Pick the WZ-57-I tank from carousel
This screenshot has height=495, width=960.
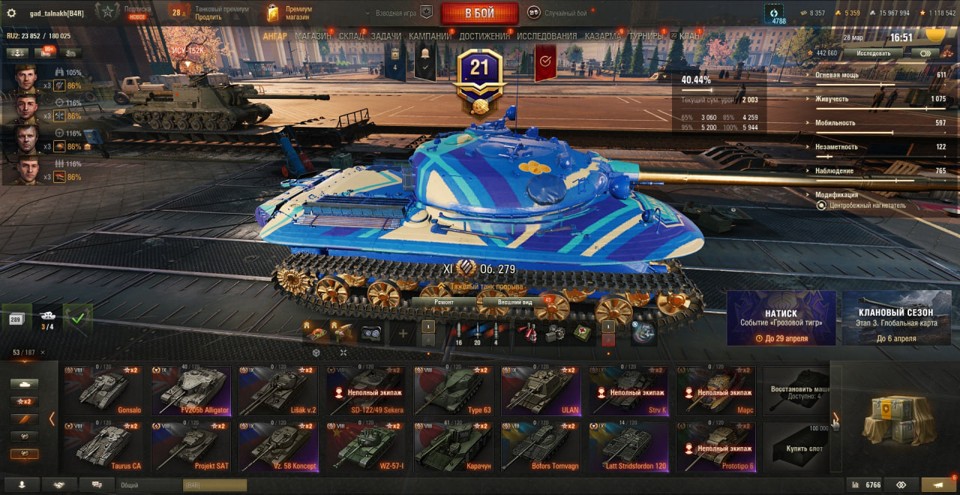tap(367, 446)
